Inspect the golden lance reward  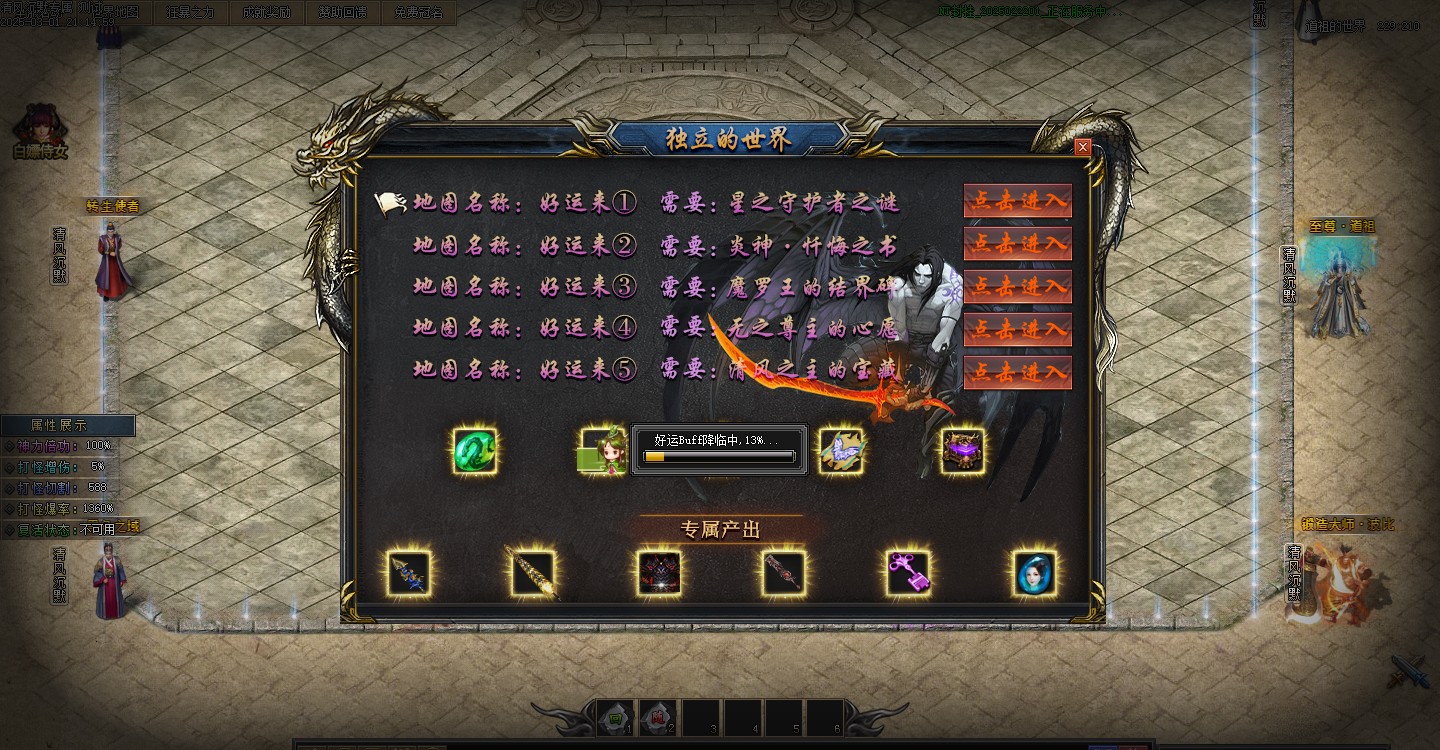tap(532, 574)
